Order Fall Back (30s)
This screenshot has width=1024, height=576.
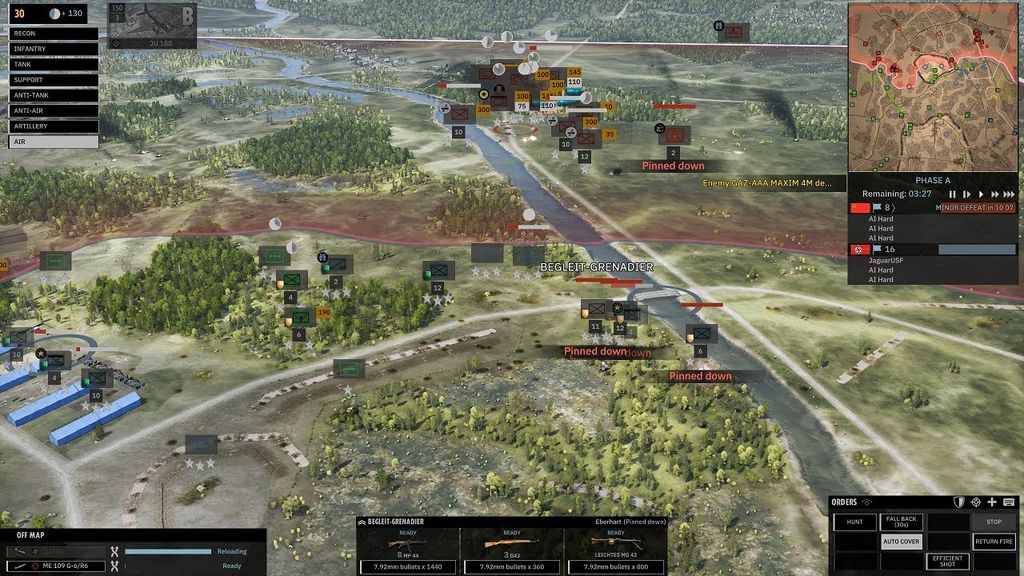901,522
